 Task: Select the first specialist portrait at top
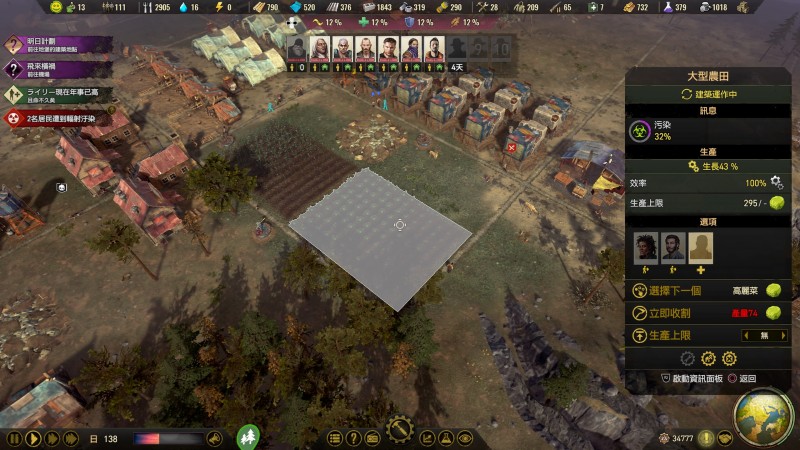(x=296, y=48)
